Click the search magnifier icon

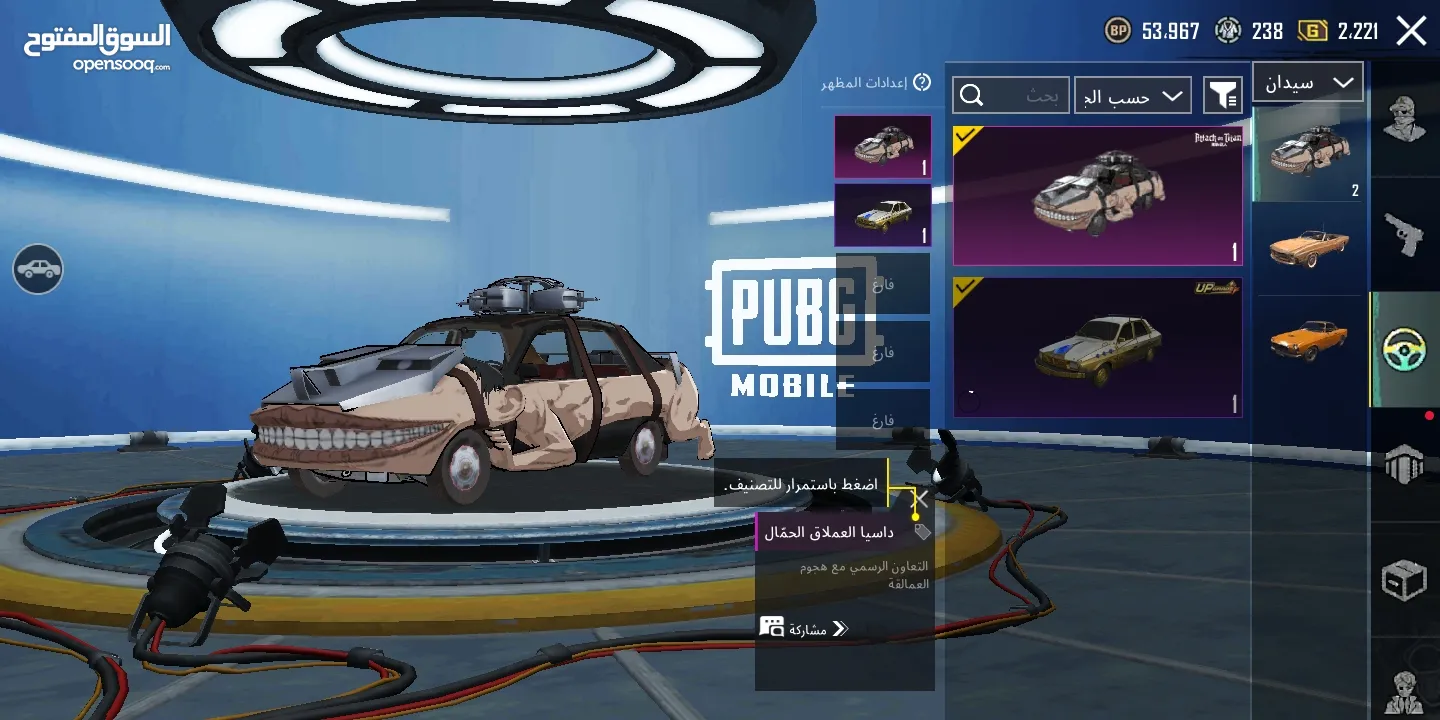pos(971,95)
